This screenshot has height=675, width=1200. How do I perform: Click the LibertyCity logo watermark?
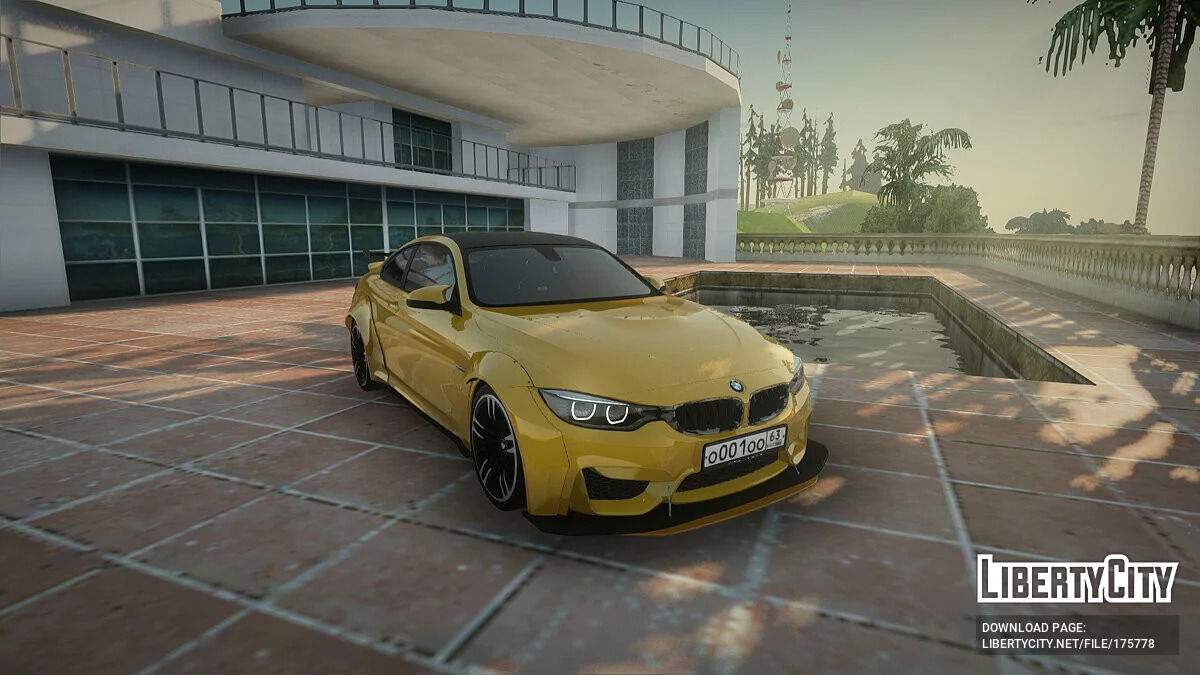[x=1077, y=580]
